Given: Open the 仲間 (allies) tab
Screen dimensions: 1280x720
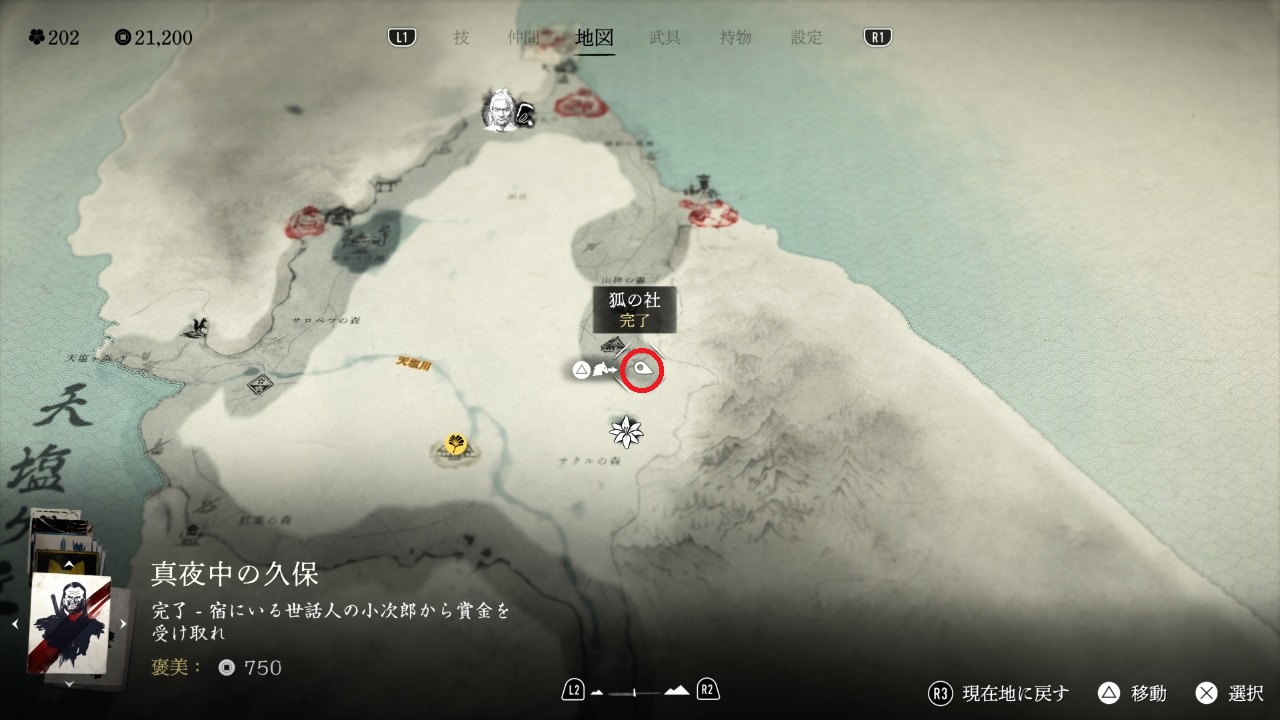Looking at the screenshot, I should point(523,38).
